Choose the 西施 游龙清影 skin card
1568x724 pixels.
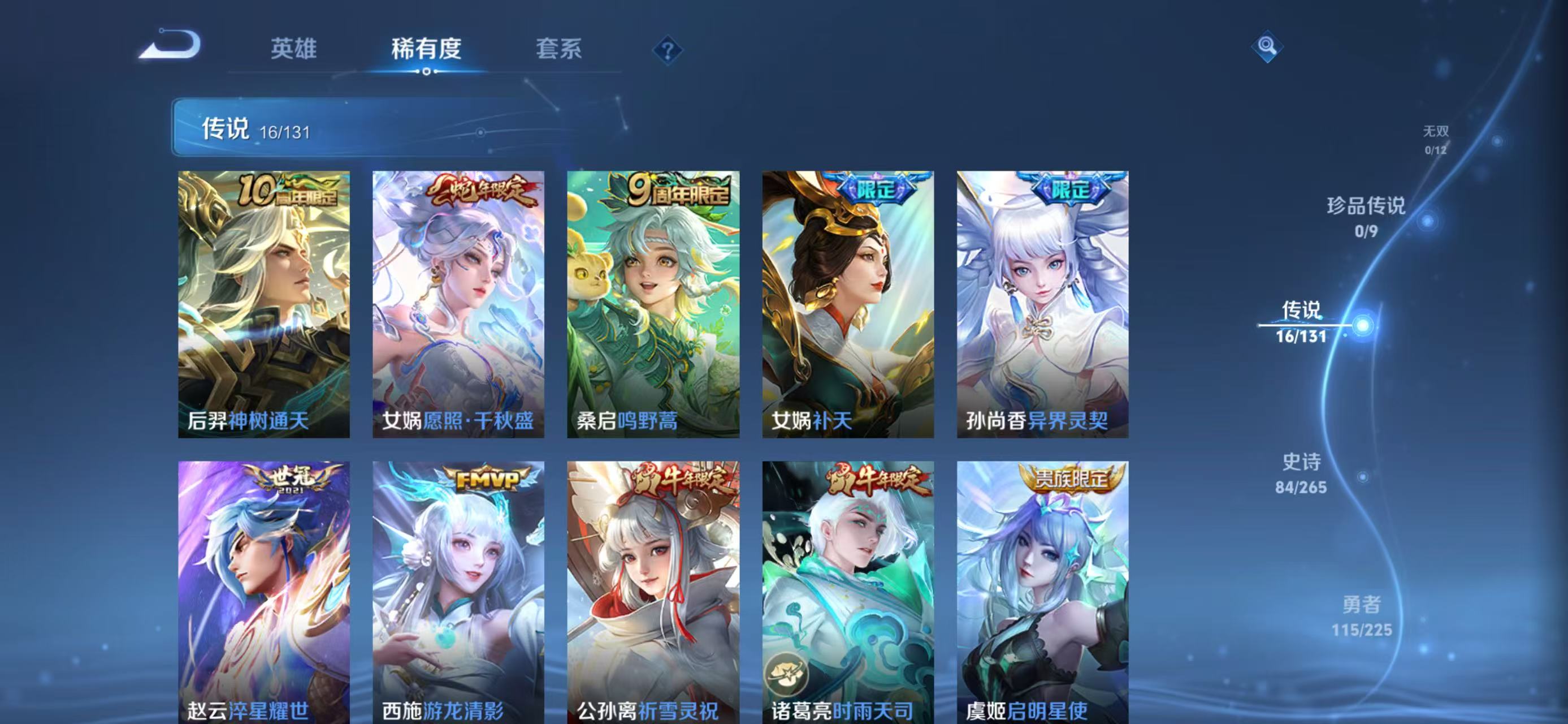[458, 591]
